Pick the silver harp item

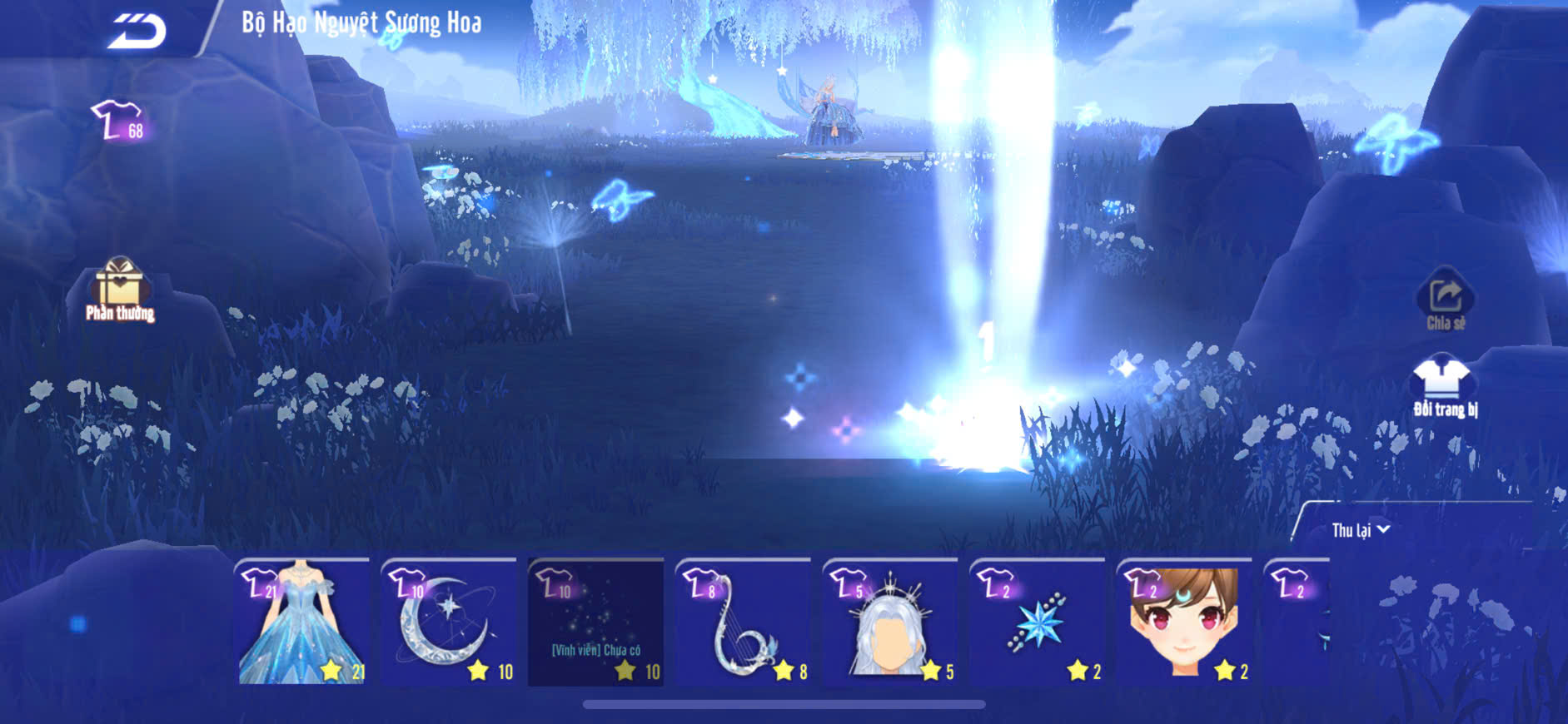(743, 623)
